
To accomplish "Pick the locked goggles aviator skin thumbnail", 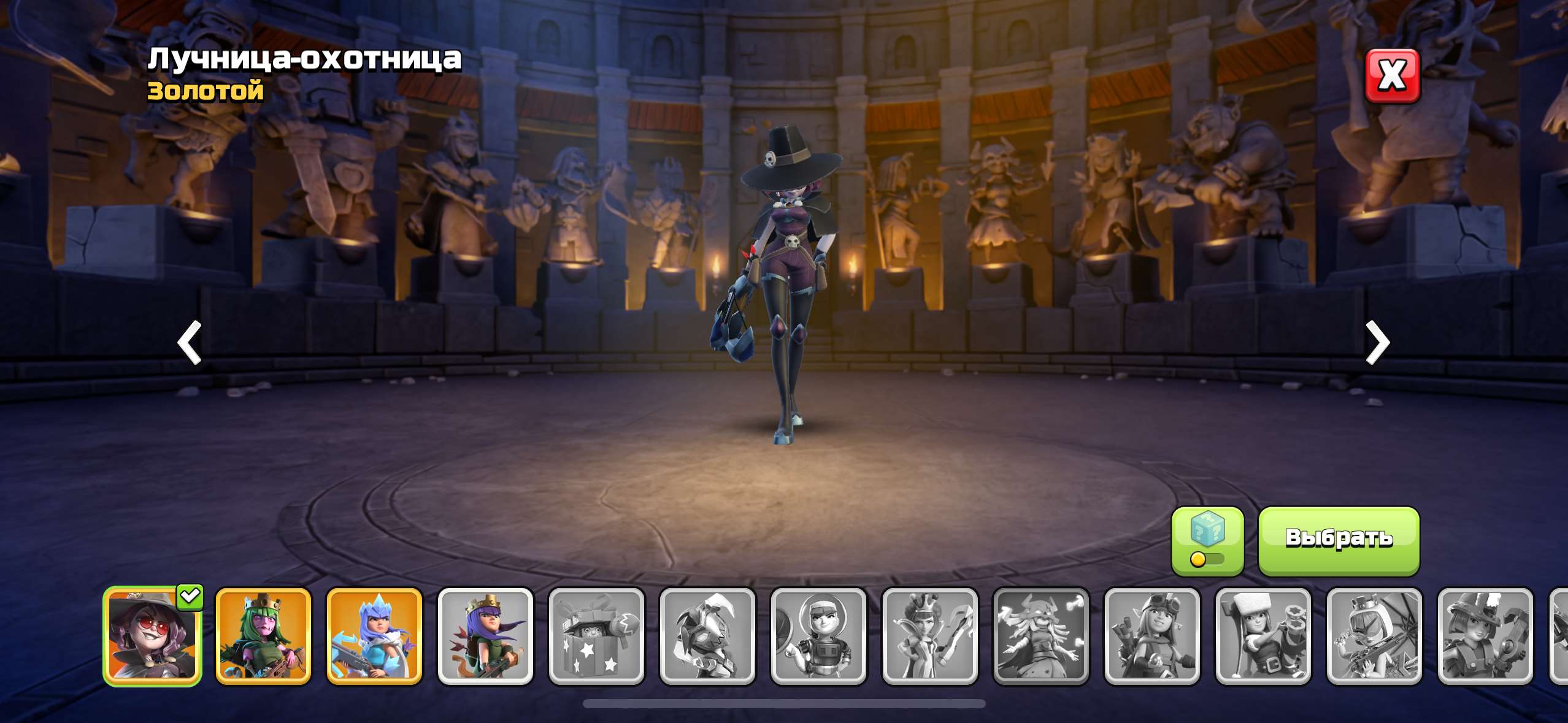I will click(1151, 636).
